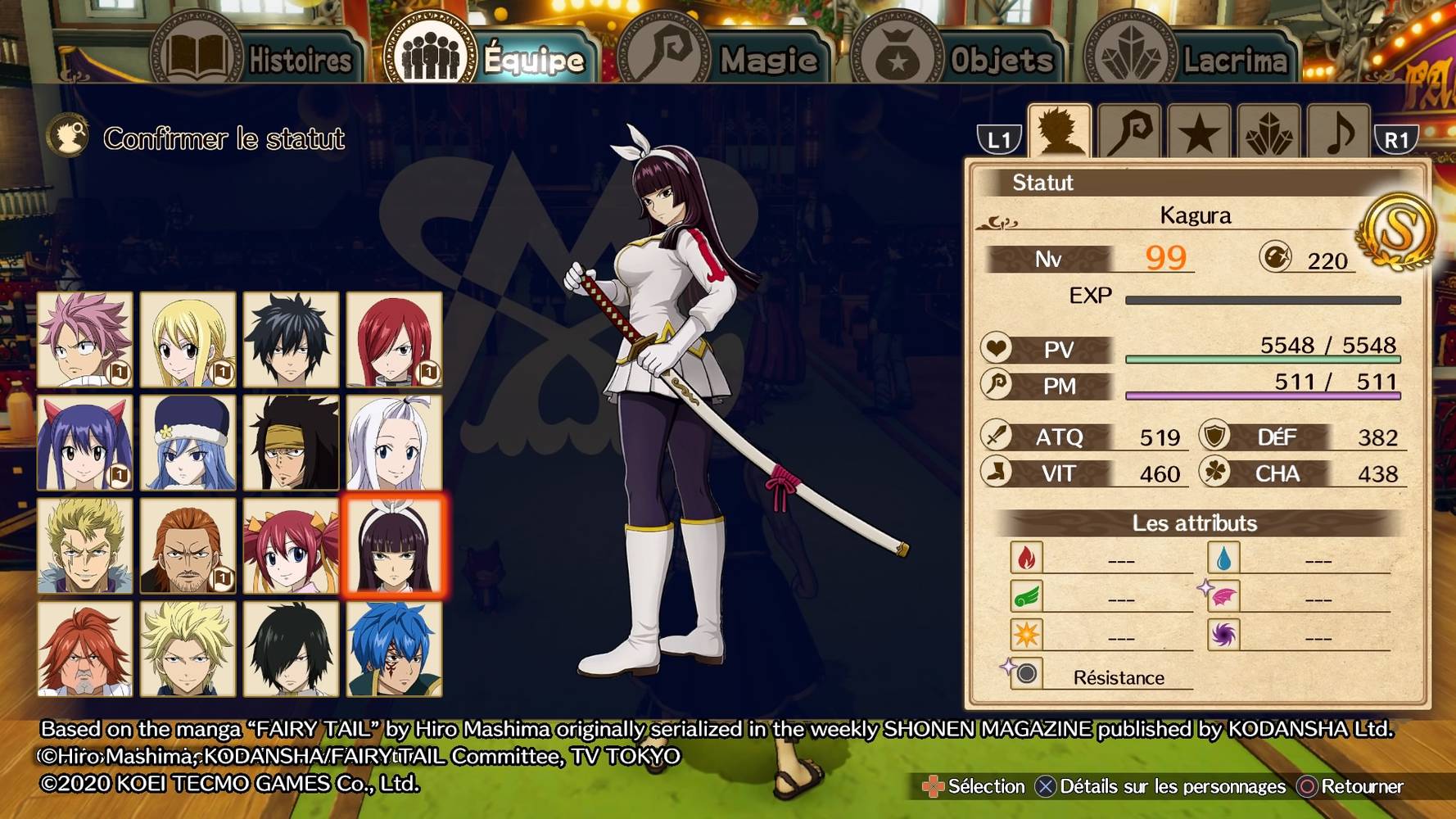The image size is (1456, 819).
Task: Select Kagura's highlighted portrait
Action: point(394,545)
